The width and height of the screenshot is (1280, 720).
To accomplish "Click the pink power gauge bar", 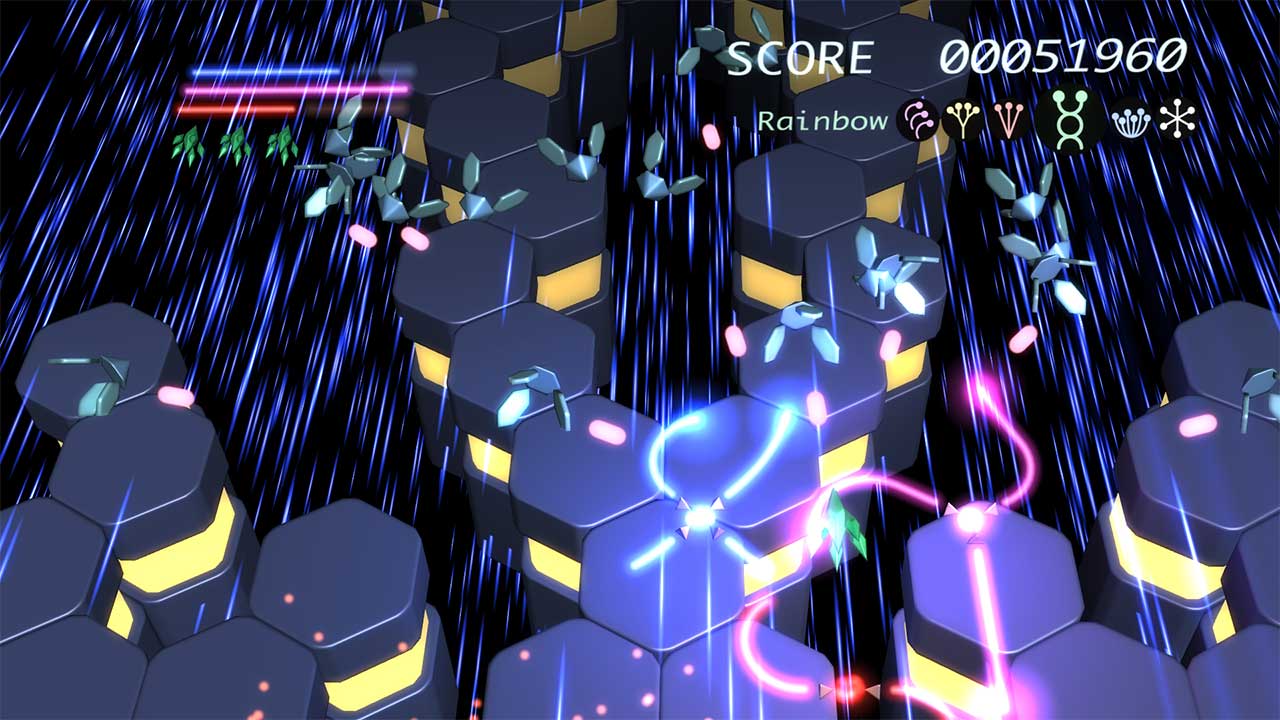I will pyautogui.click(x=300, y=90).
